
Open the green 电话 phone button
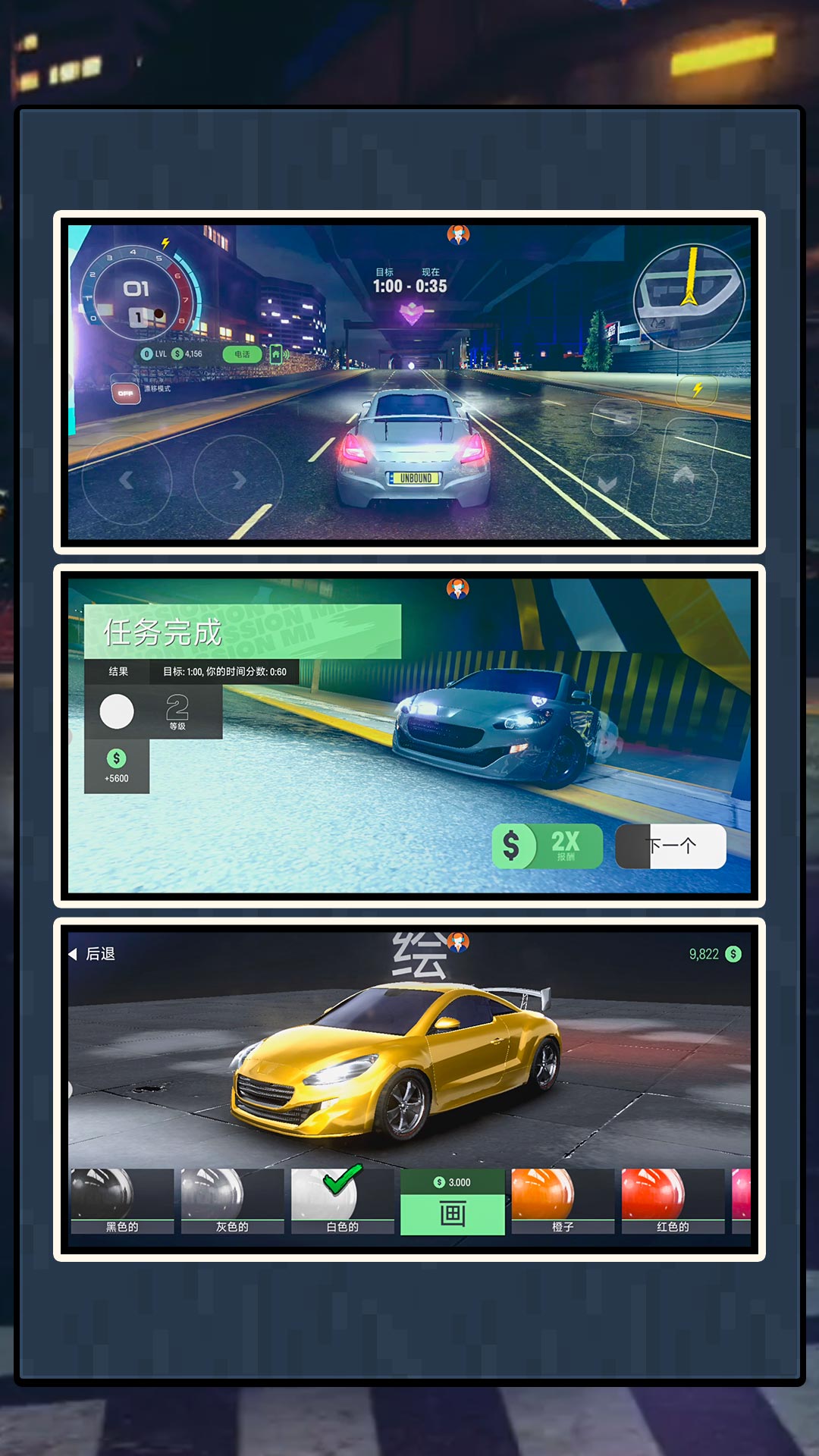[242, 354]
